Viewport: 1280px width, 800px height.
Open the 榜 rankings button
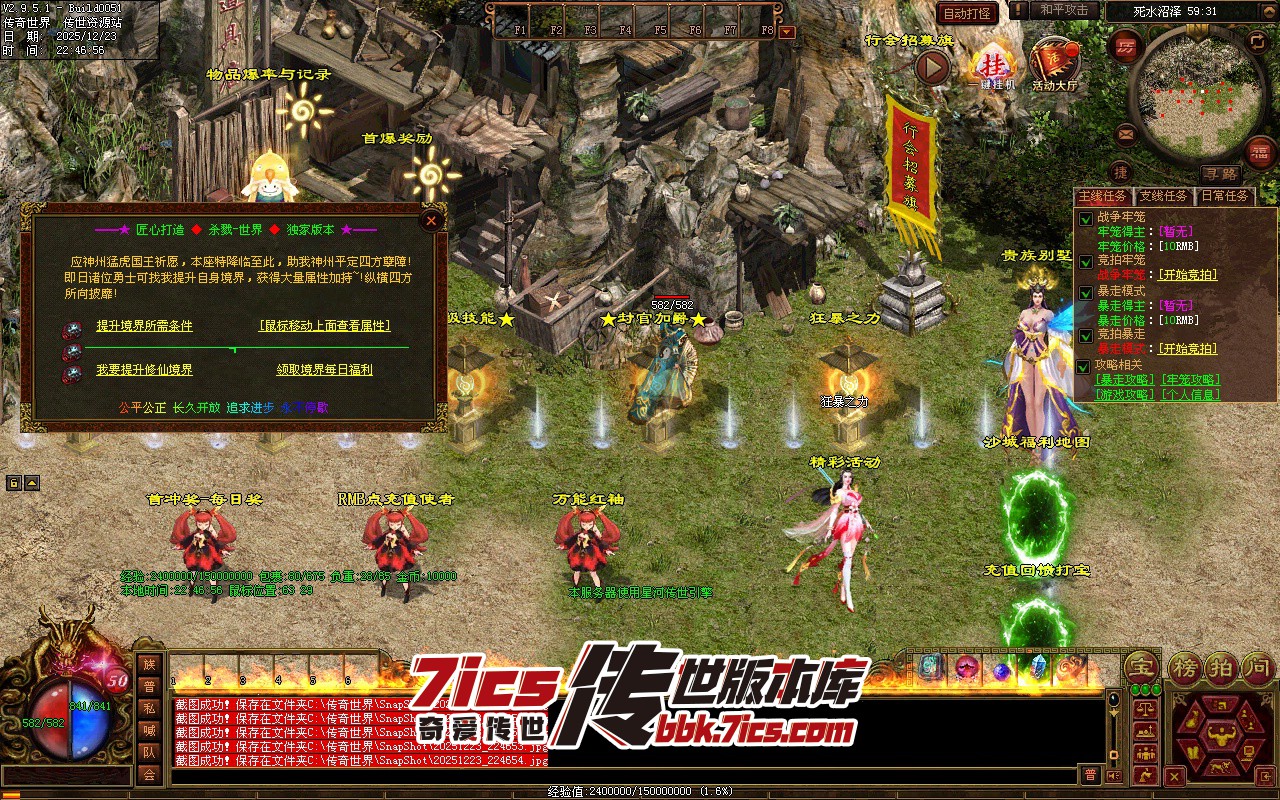[1184, 667]
